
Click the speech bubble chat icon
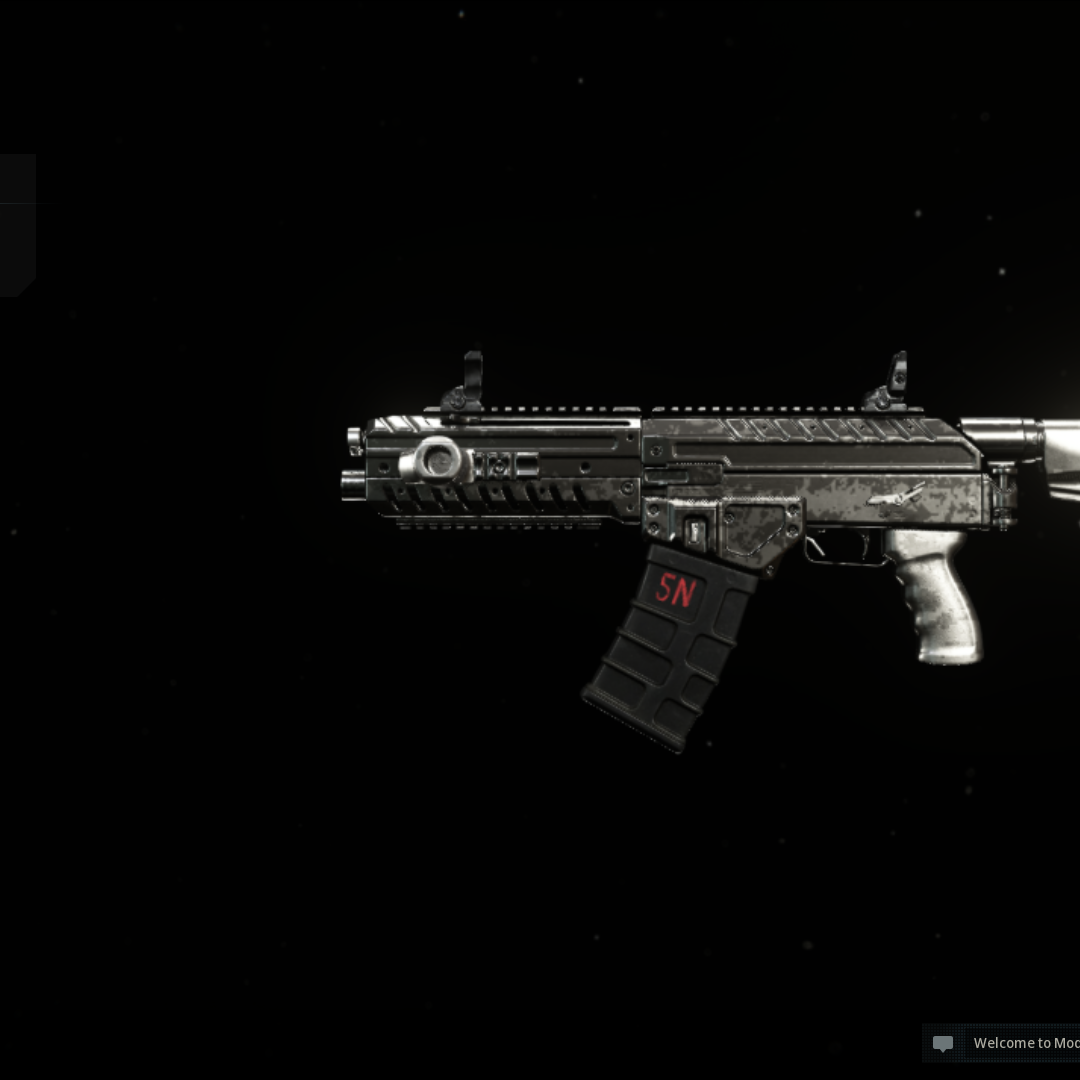942,1044
